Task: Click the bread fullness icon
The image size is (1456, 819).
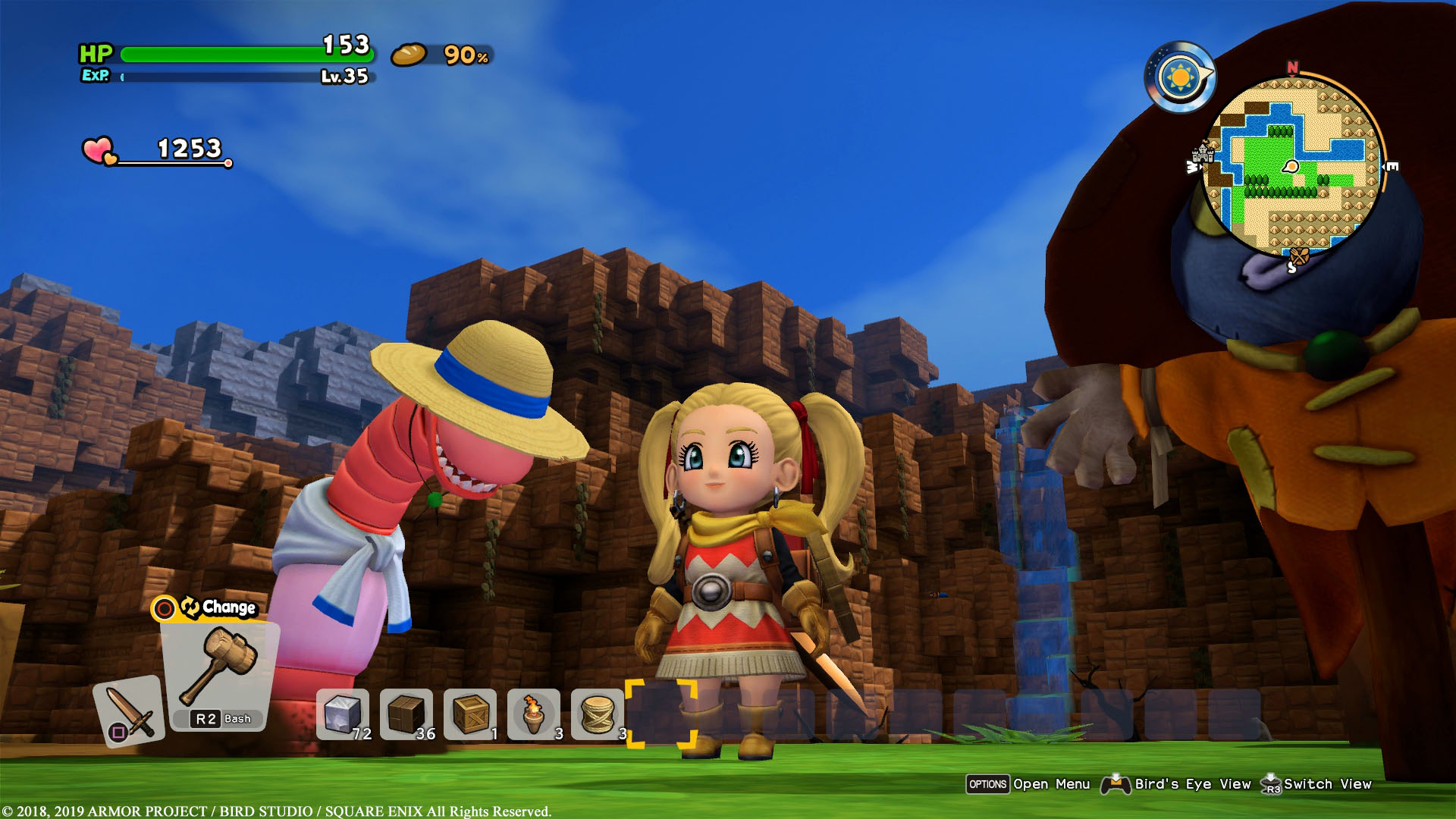Action: (x=409, y=54)
